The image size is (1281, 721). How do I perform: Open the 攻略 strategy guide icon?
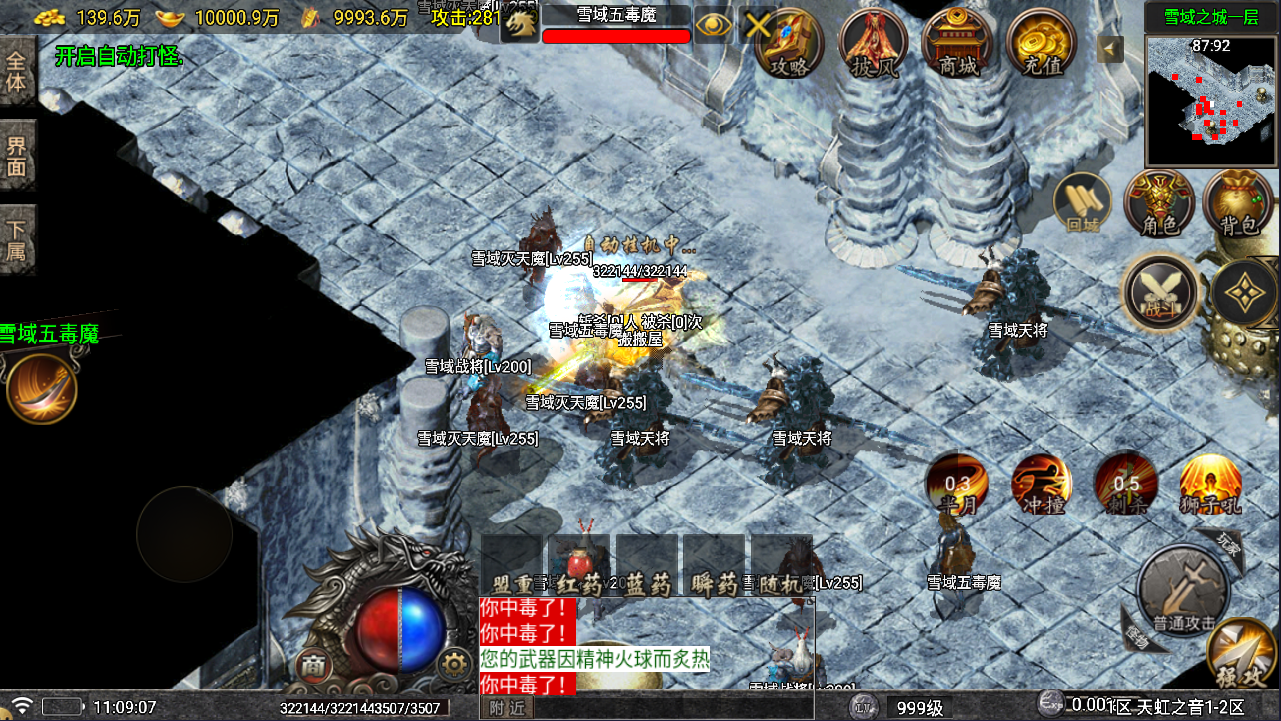(x=789, y=42)
